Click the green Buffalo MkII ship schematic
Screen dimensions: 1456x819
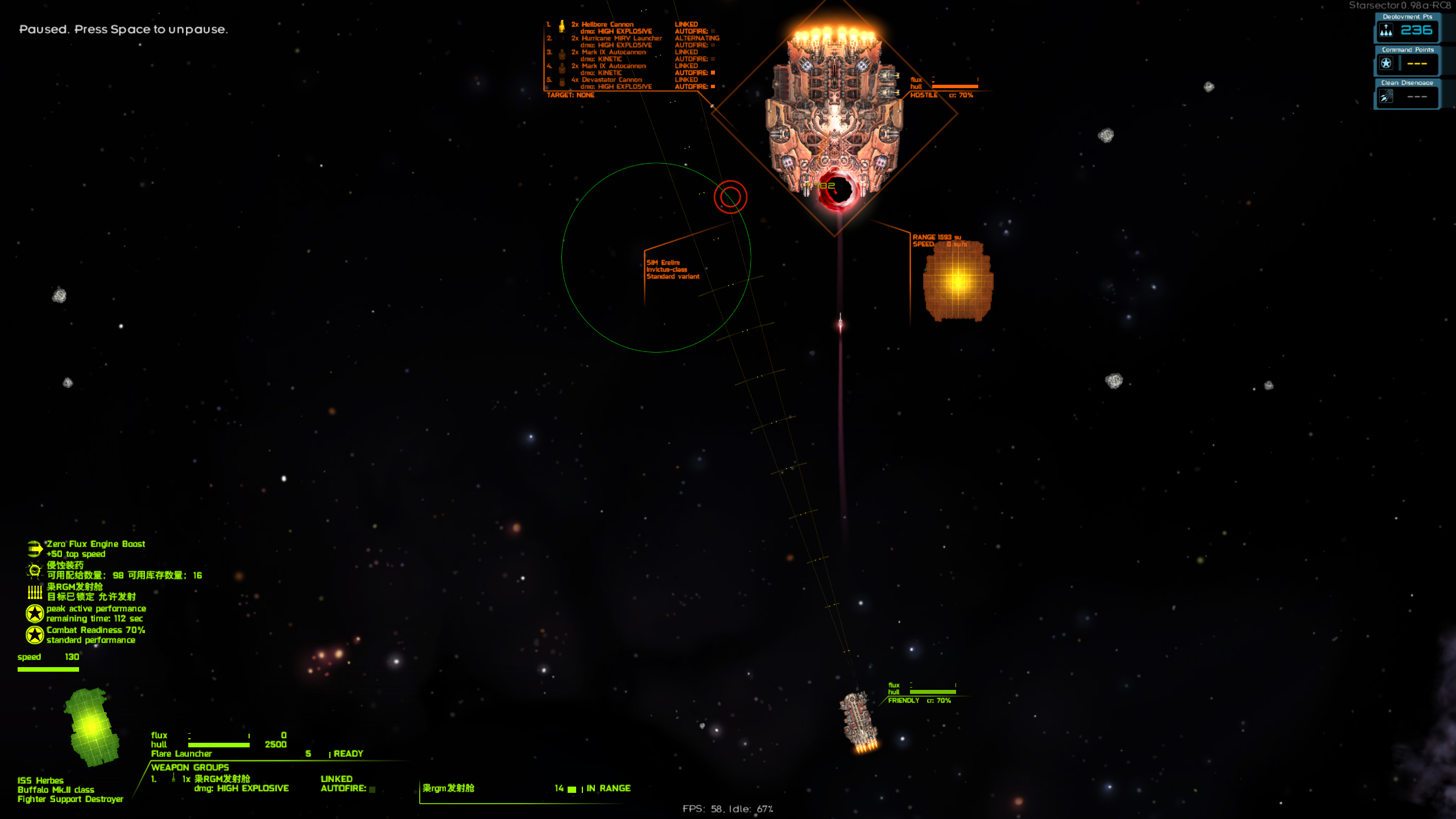tap(92, 726)
